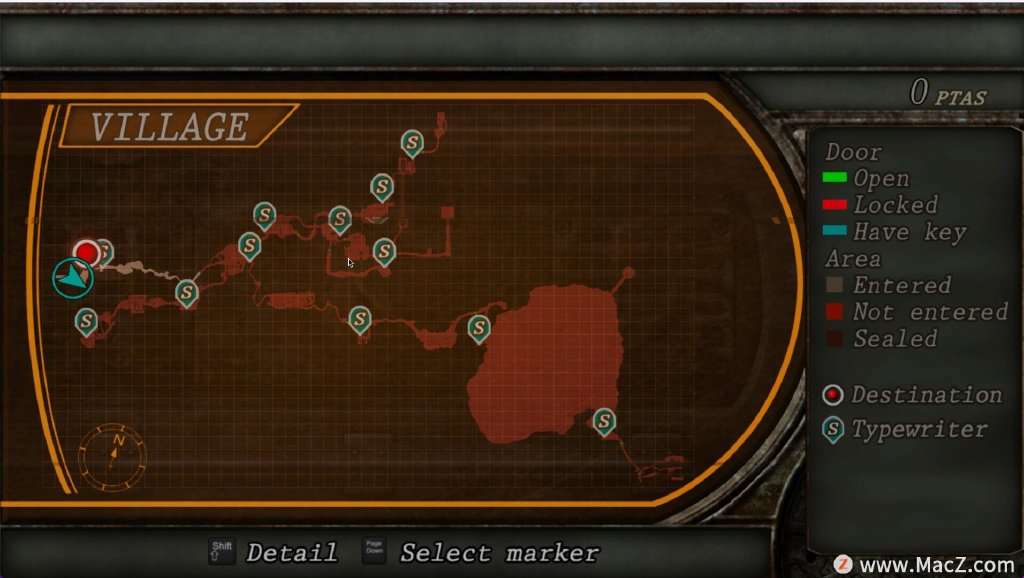The height and width of the screenshot is (578, 1024).
Task: Select the northernmost typewriter marker on the map
Action: [x=411, y=143]
